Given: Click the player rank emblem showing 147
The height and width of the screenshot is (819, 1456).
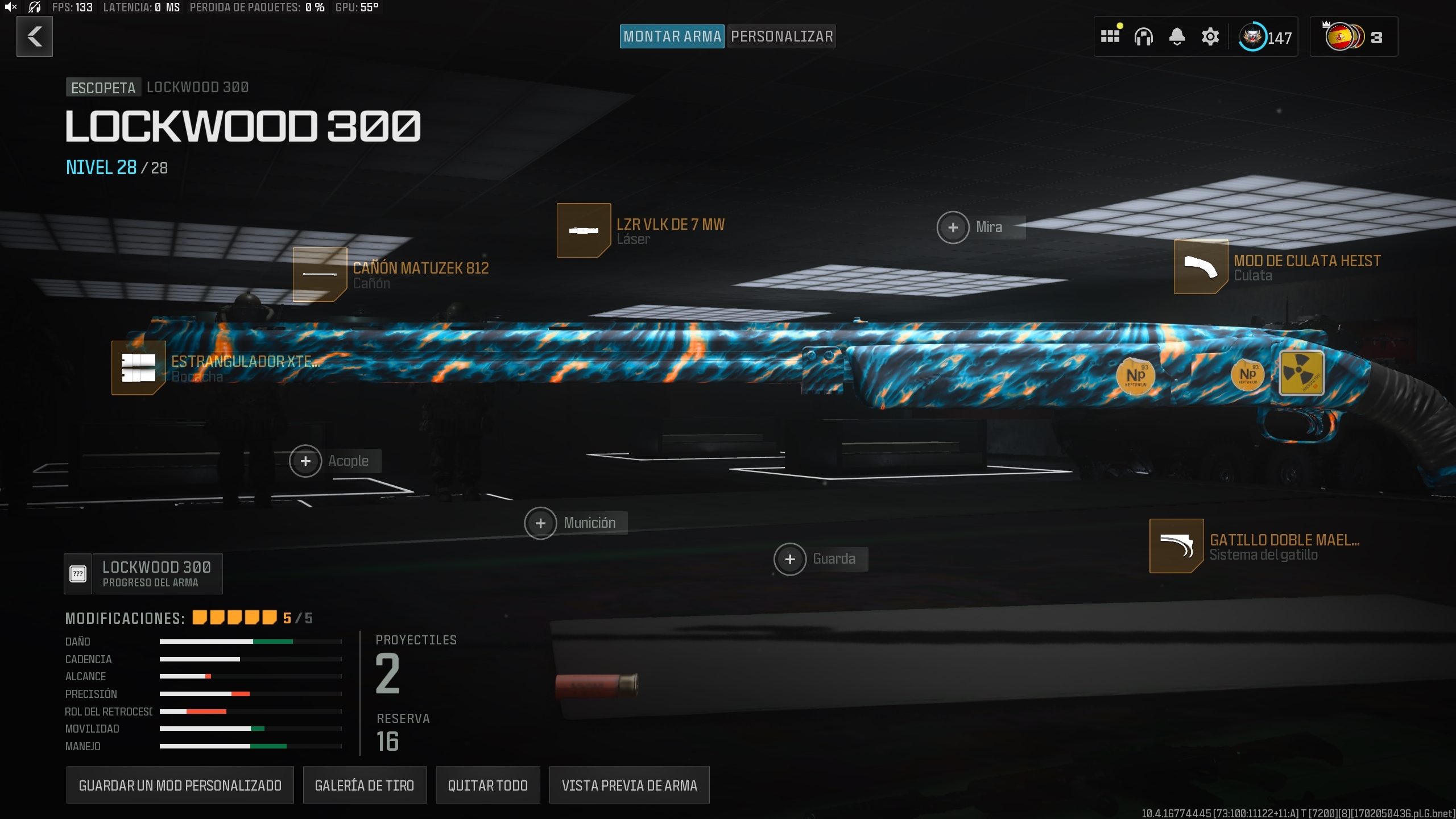Looking at the screenshot, I should (x=1254, y=36).
